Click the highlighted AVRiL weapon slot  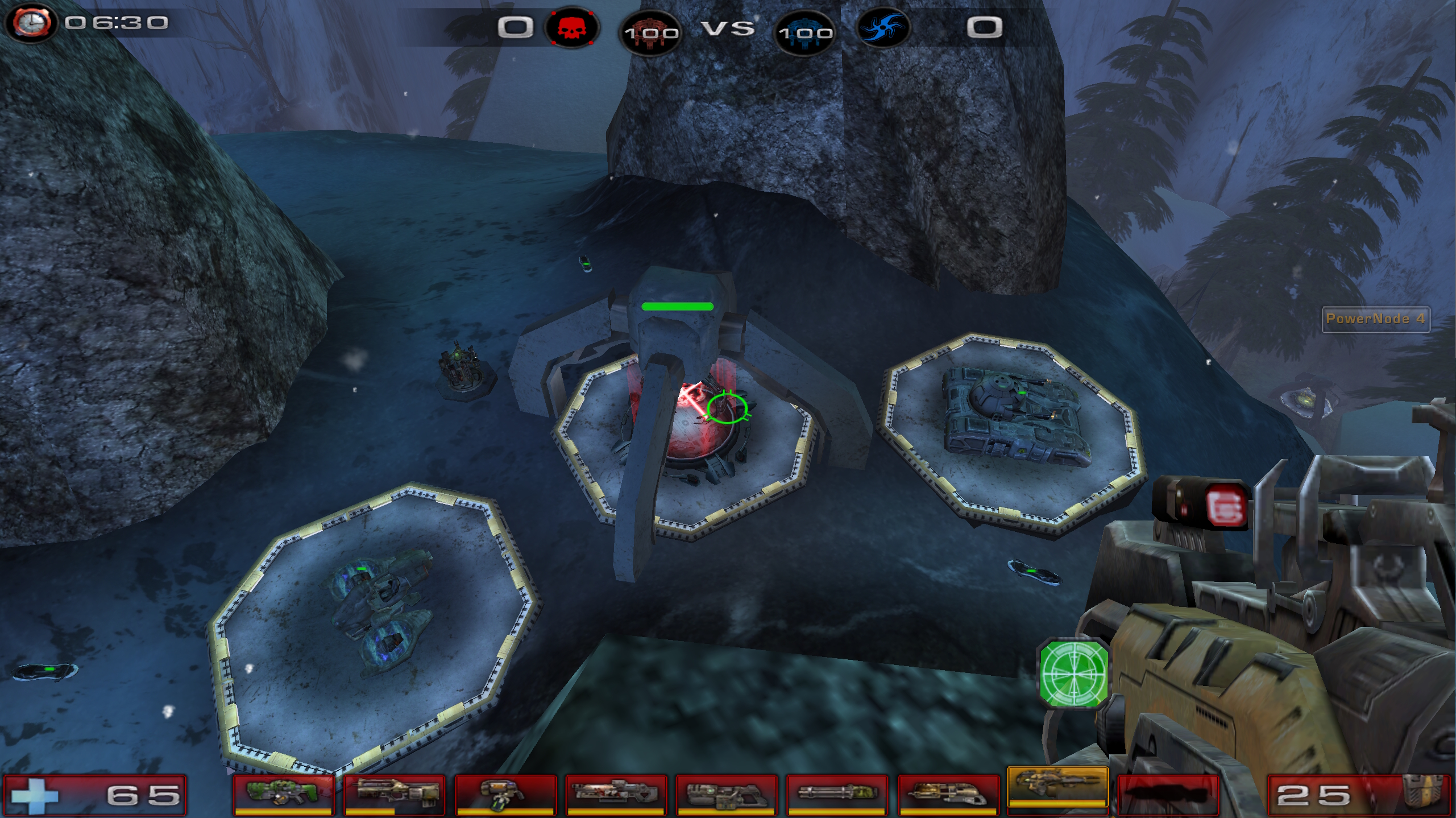tap(1057, 788)
